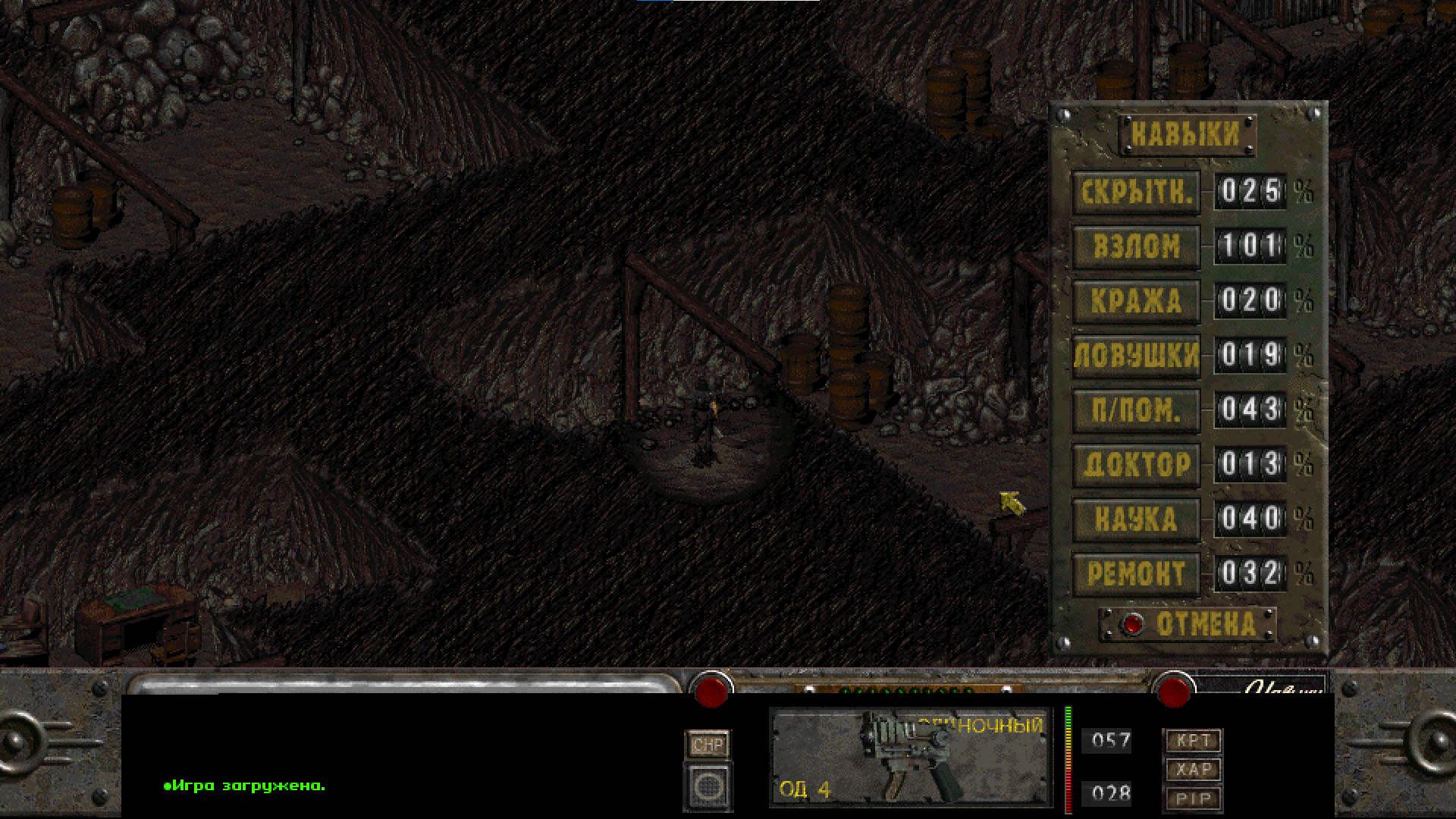This screenshot has width=1456, height=819.
Task: Select the Доктор skill button
Action: (1136, 465)
